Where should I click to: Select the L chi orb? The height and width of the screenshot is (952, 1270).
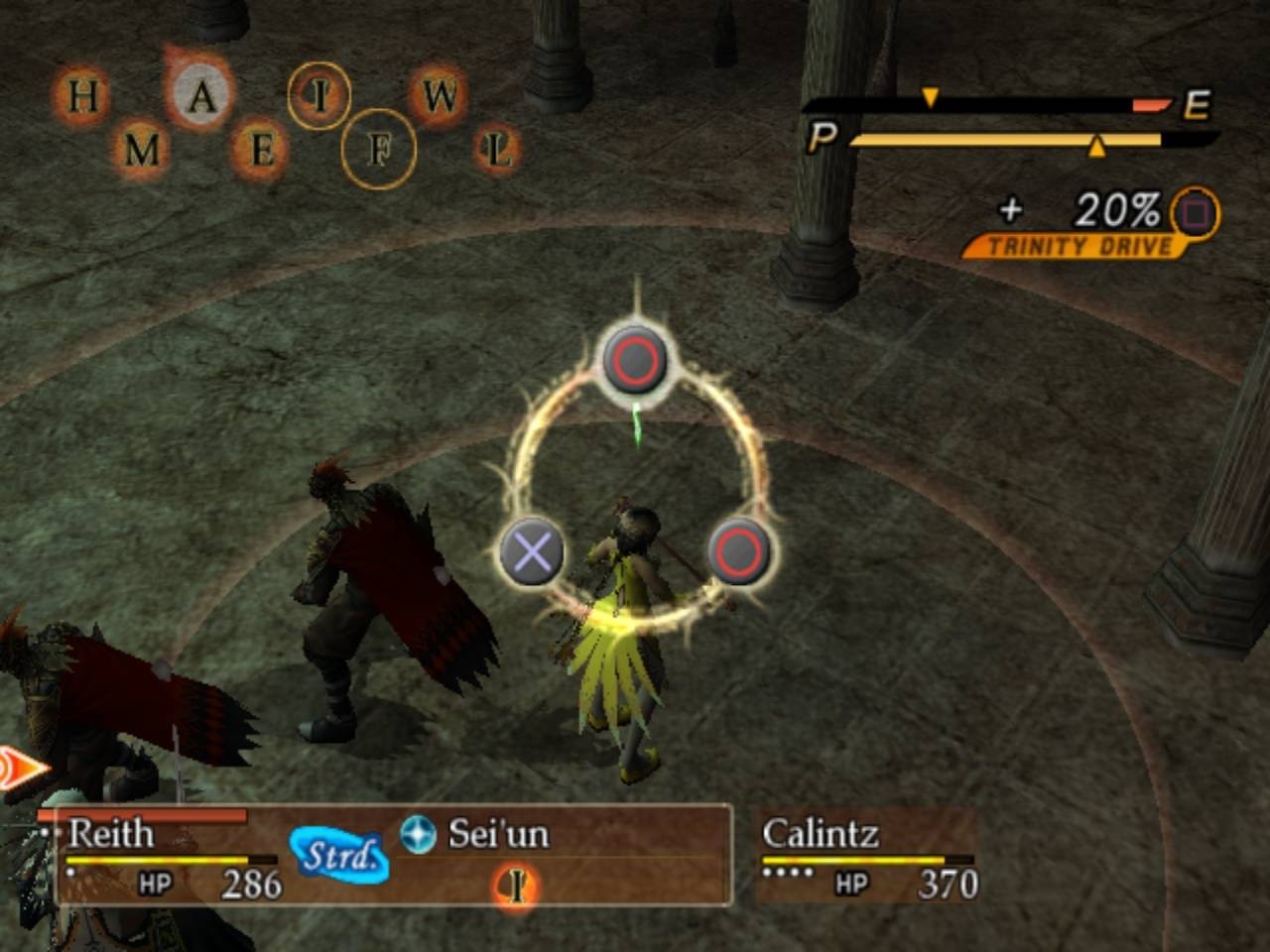[497, 151]
